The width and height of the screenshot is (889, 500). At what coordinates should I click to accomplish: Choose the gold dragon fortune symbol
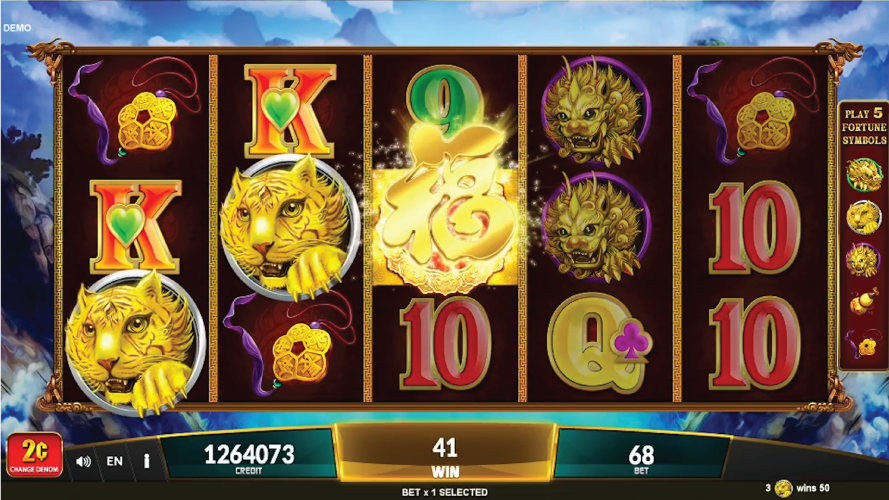863,174
